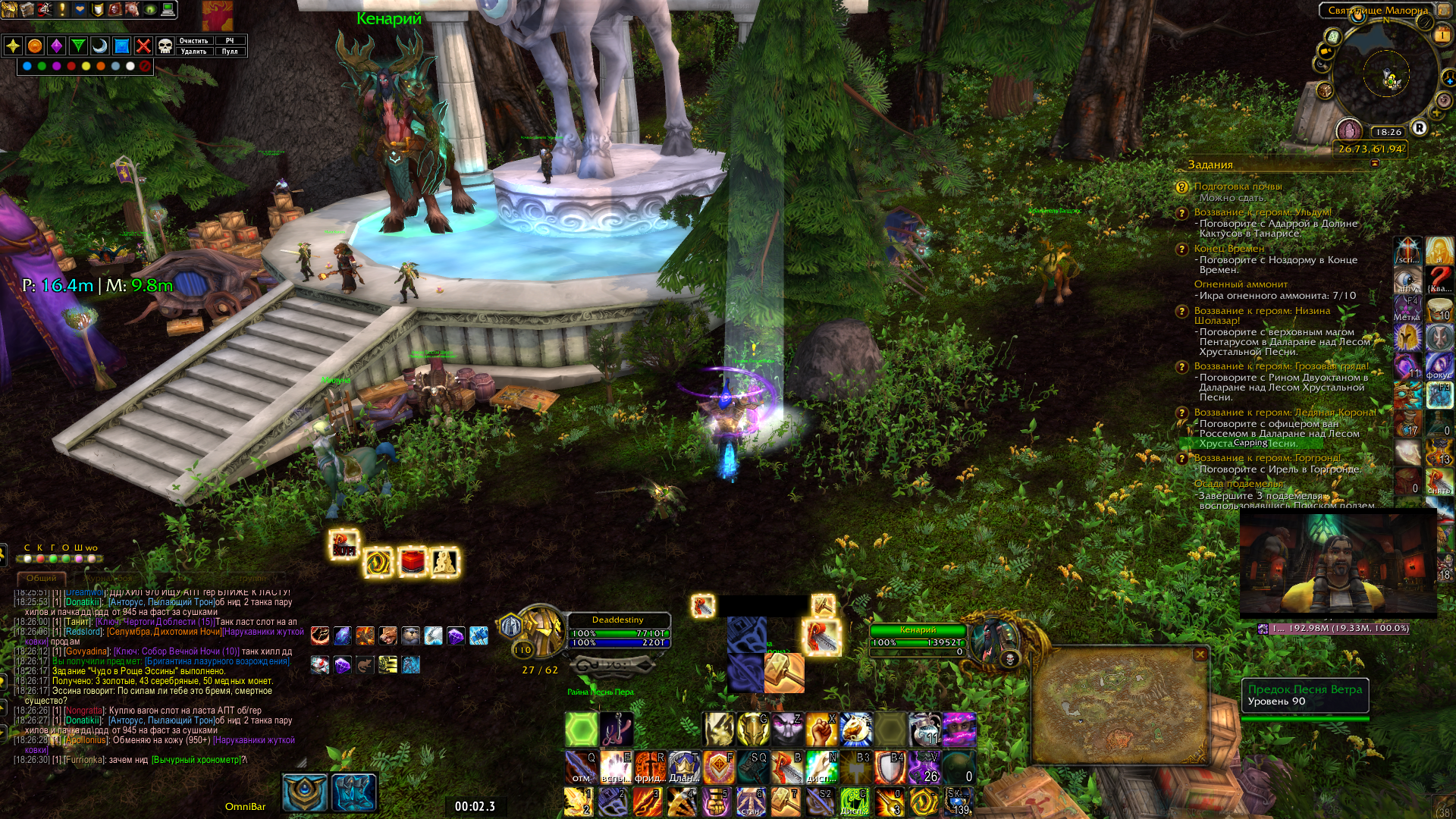The width and height of the screenshot is (1456, 819).
Task: Open the green computer game menu icon
Action: click(168, 9)
